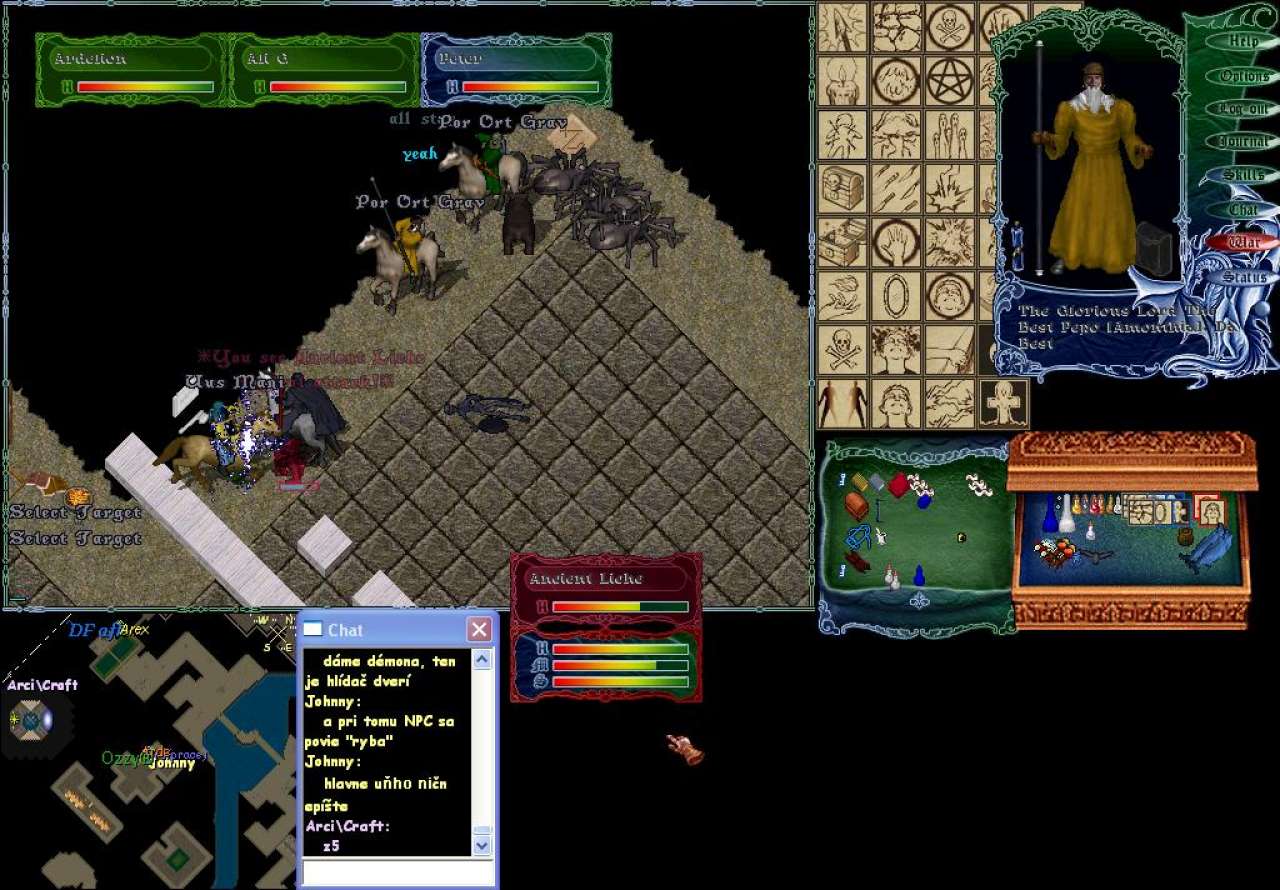
Task: Open the Options menu
Action: click(1243, 76)
